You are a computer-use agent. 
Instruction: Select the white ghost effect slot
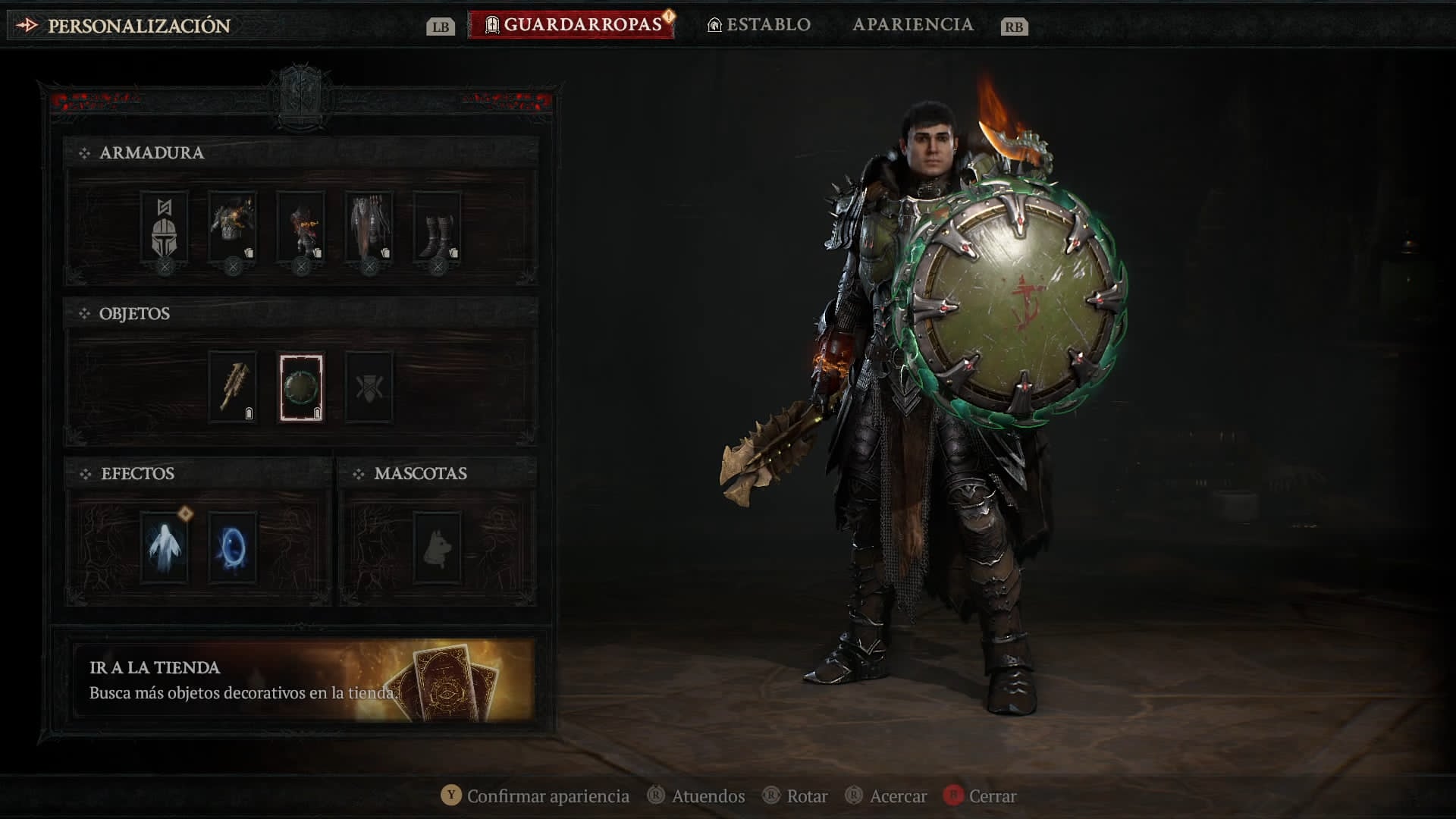coord(165,548)
